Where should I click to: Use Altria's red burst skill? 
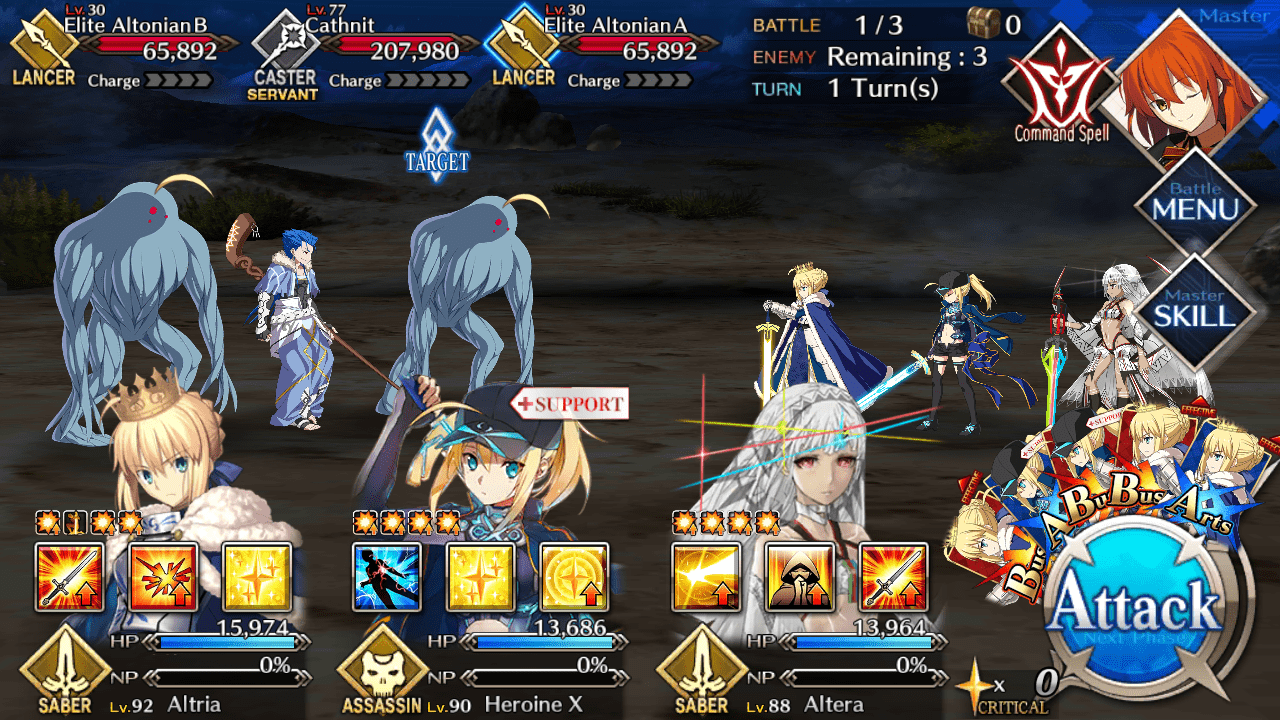(163, 577)
